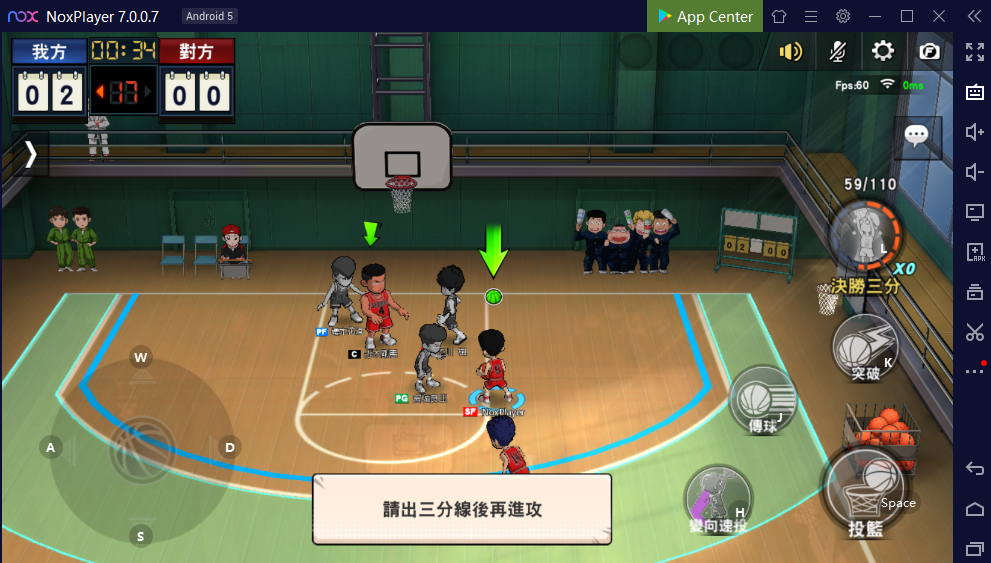Toggle the muted microphone icon
The width and height of the screenshot is (991, 563).
click(838, 51)
